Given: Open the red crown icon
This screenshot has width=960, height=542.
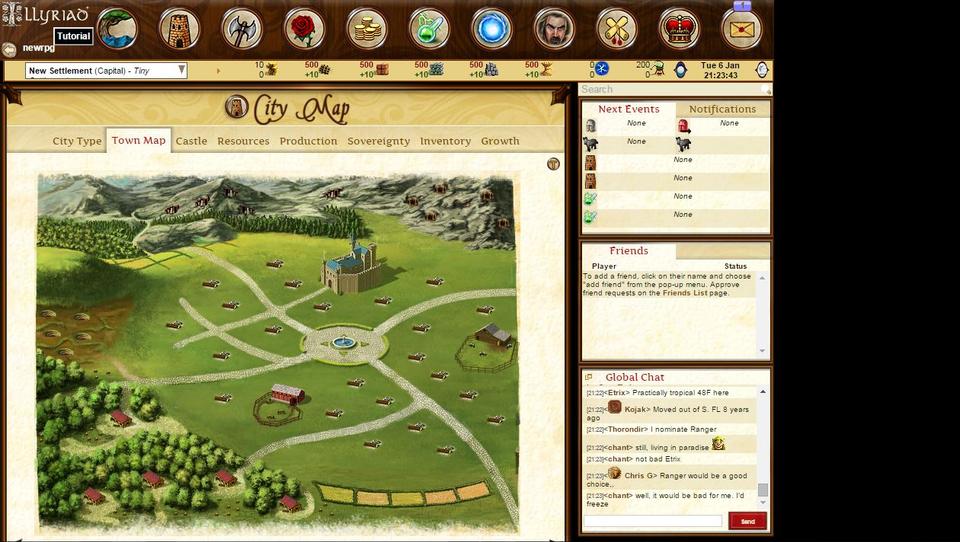Looking at the screenshot, I should [x=679, y=29].
